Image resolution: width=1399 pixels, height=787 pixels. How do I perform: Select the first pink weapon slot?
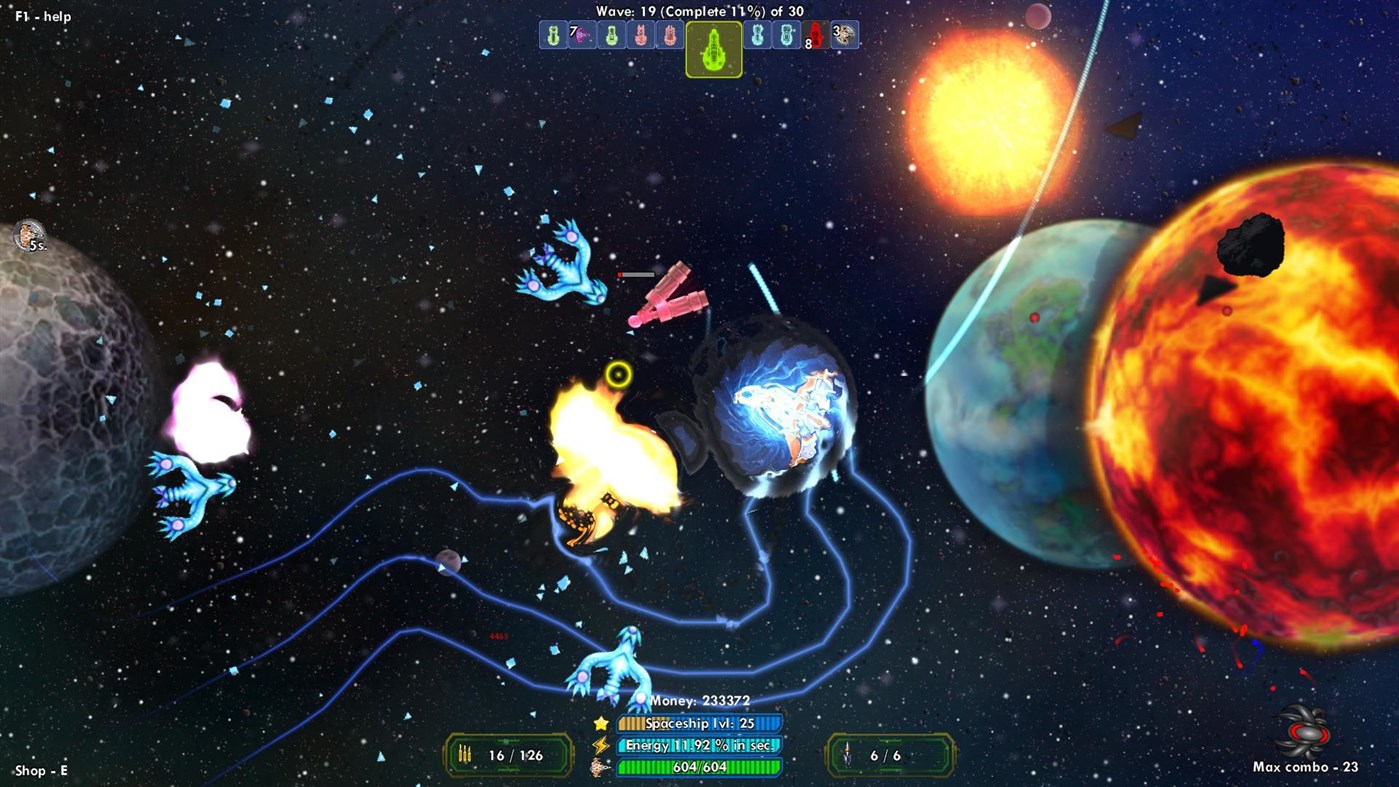pyautogui.click(x=641, y=35)
